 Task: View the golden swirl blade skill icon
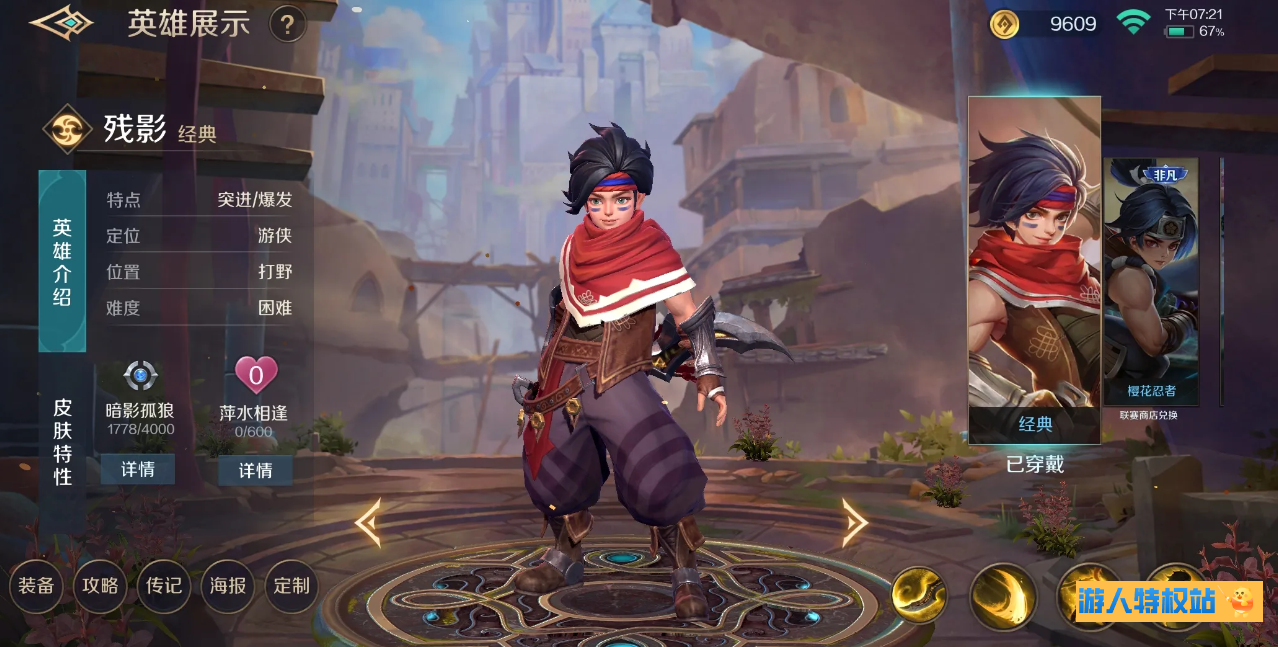click(919, 595)
